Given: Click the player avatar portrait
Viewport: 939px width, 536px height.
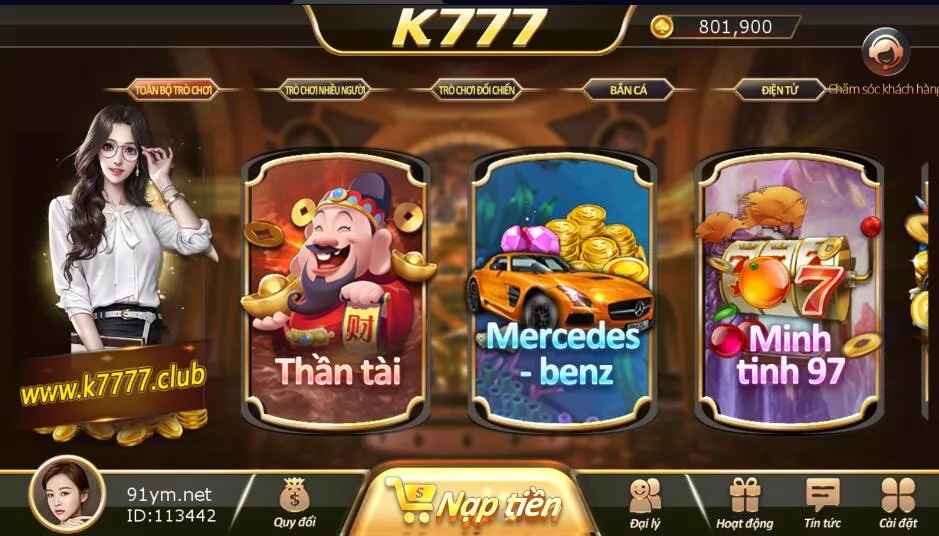Looking at the screenshot, I should tap(67, 494).
